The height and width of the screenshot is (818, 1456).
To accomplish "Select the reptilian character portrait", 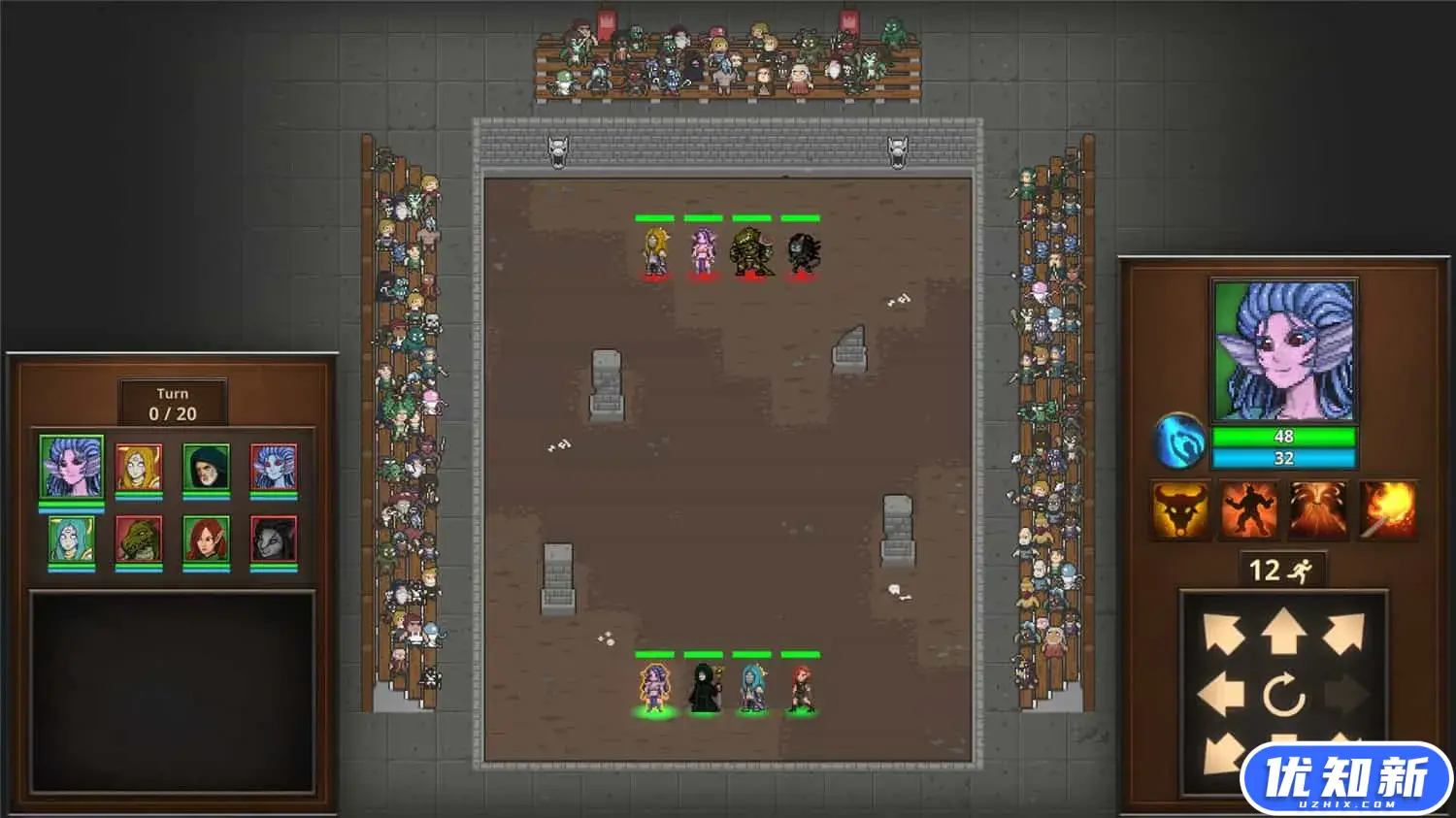I will (x=138, y=539).
